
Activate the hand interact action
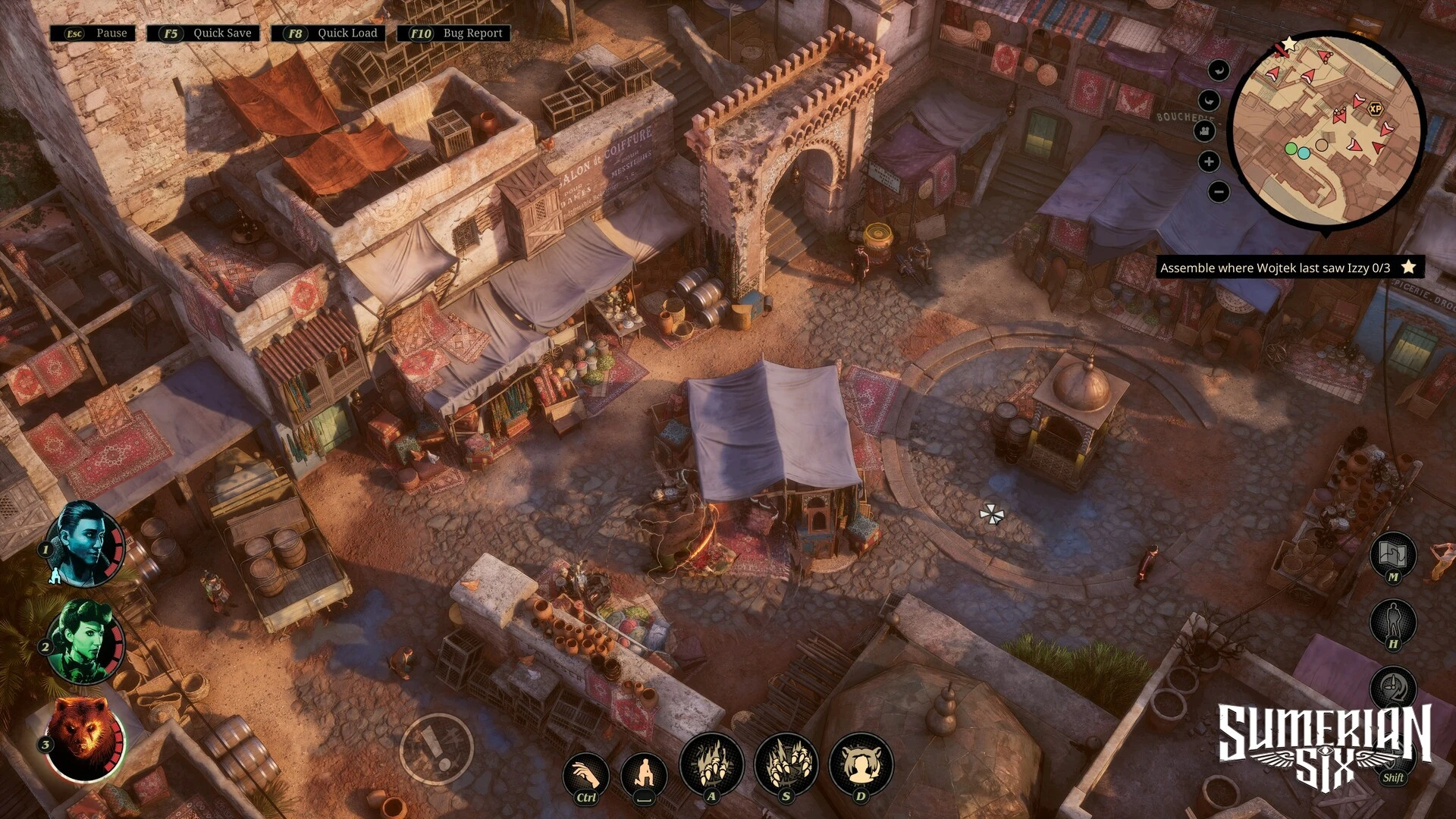coord(585,775)
